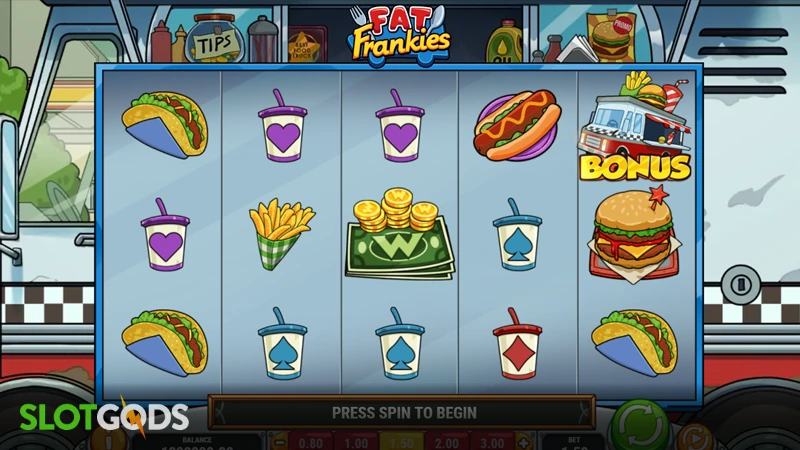Choose the 1.00 bet value

pyautogui.click(x=357, y=442)
